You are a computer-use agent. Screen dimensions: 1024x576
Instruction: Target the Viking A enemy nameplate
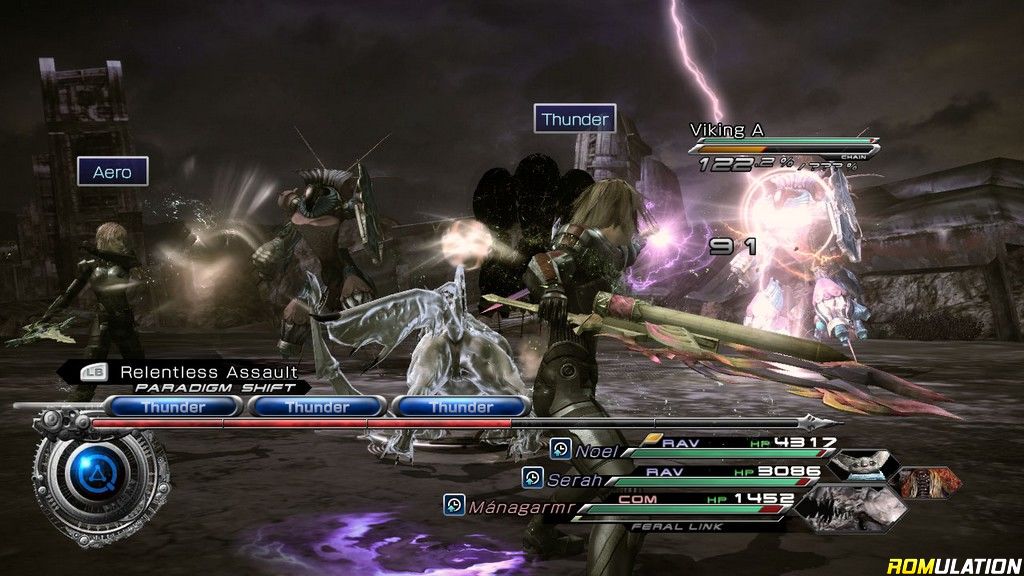point(727,130)
